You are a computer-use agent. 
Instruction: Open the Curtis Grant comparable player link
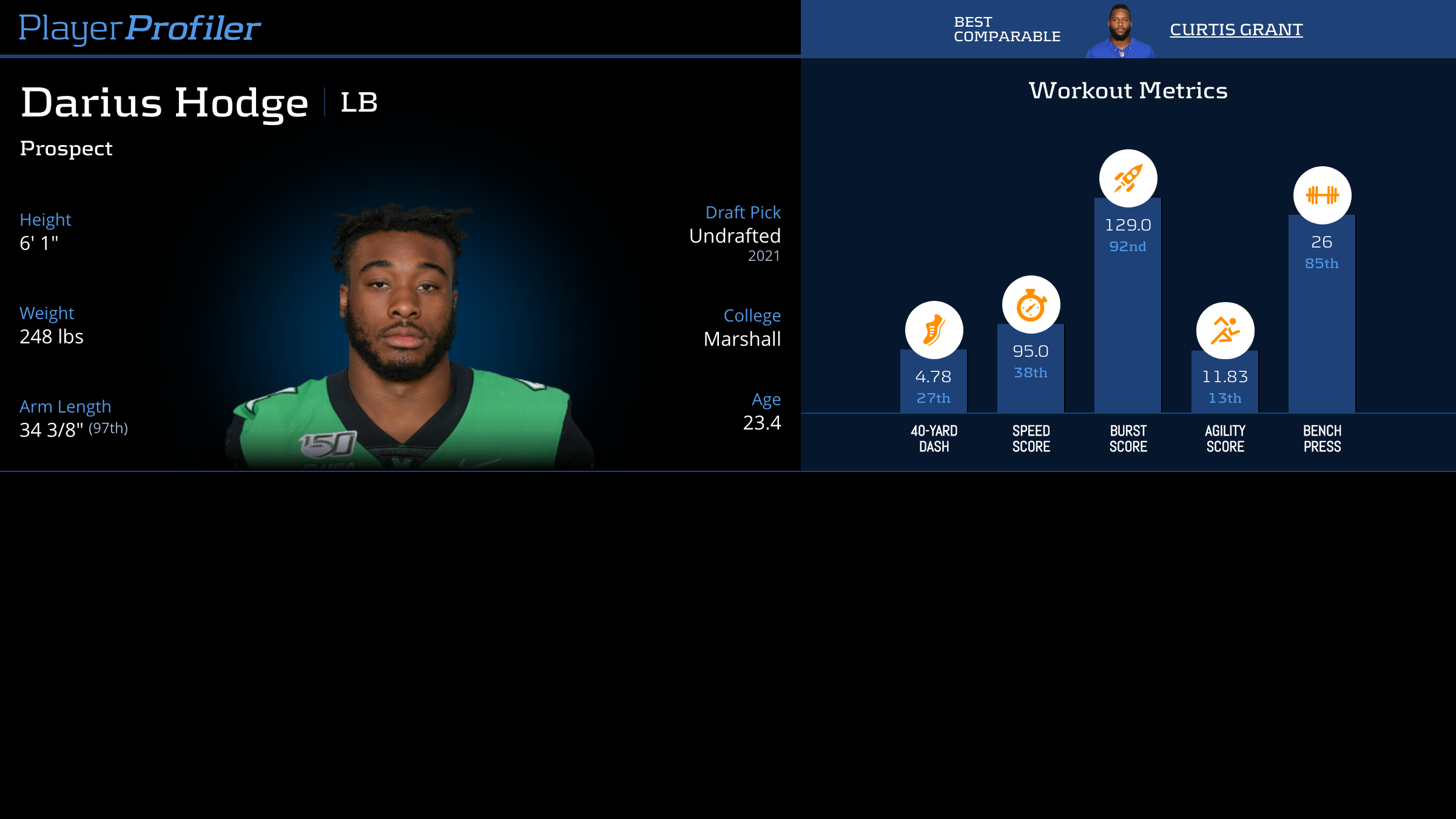point(1236,29)
